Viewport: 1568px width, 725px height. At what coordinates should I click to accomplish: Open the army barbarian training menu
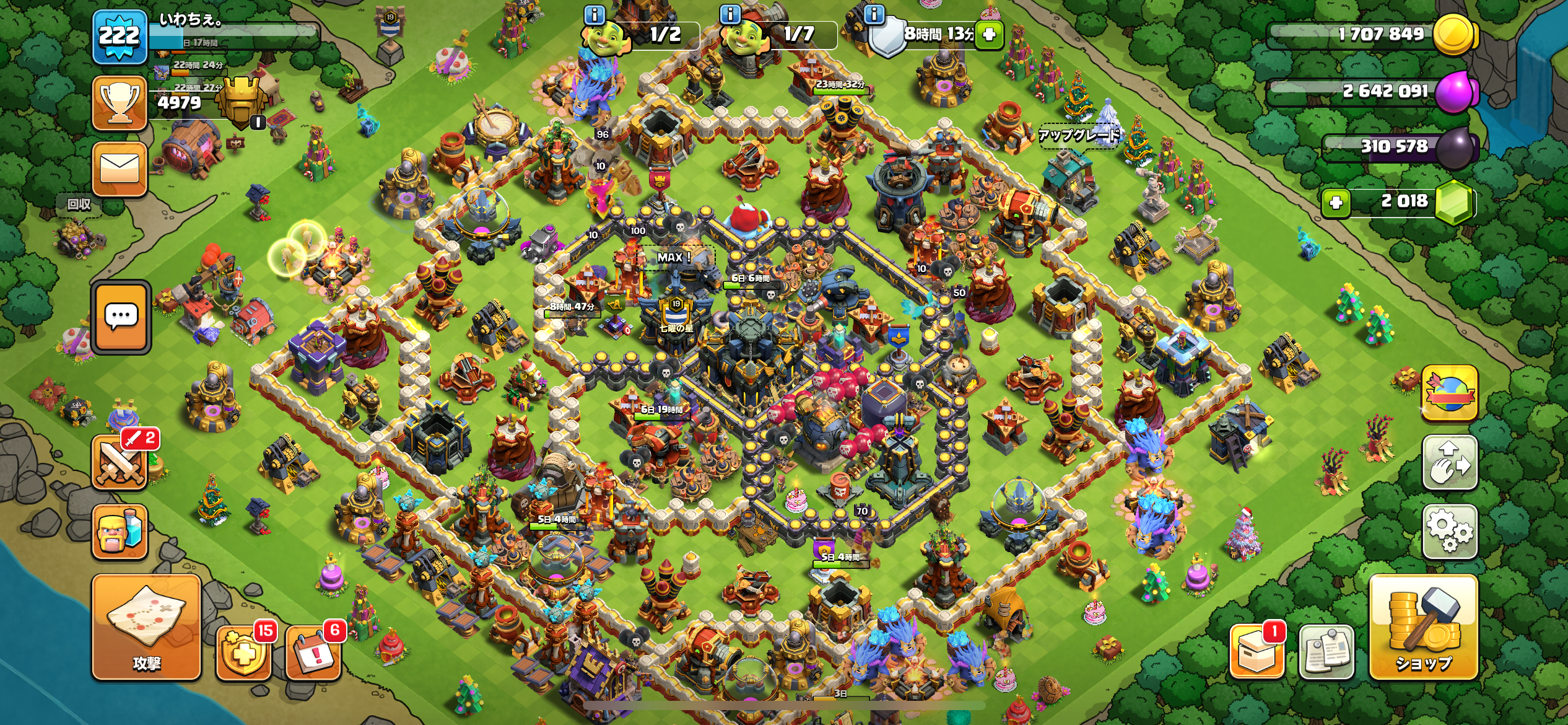(120, 532)
